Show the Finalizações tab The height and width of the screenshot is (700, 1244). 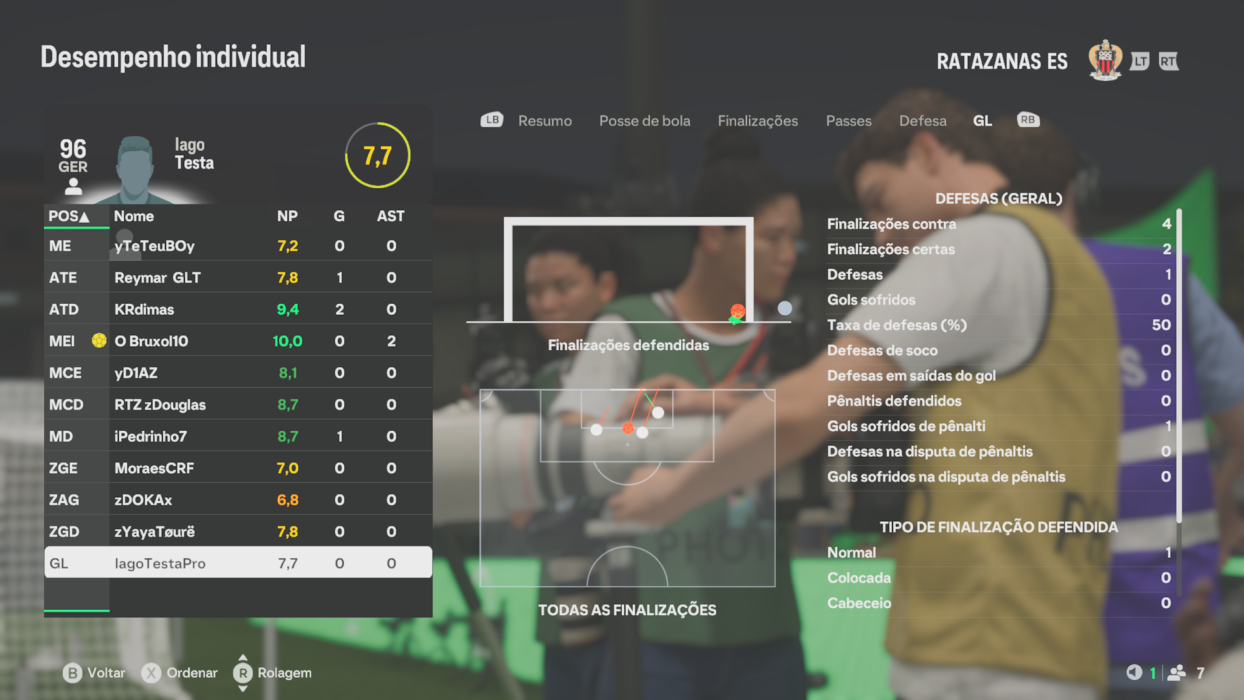point(758,121)
